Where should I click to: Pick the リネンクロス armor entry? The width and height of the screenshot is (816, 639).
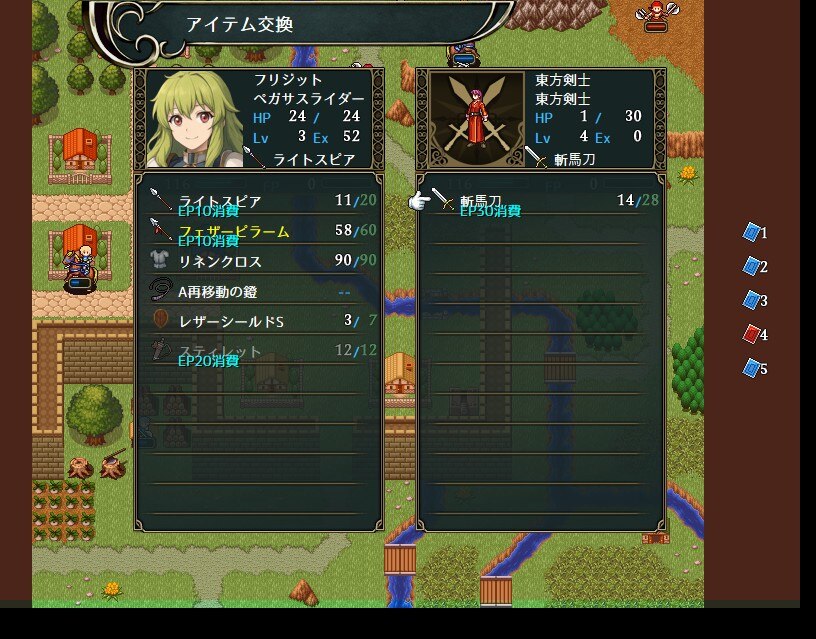click(258, 261)
